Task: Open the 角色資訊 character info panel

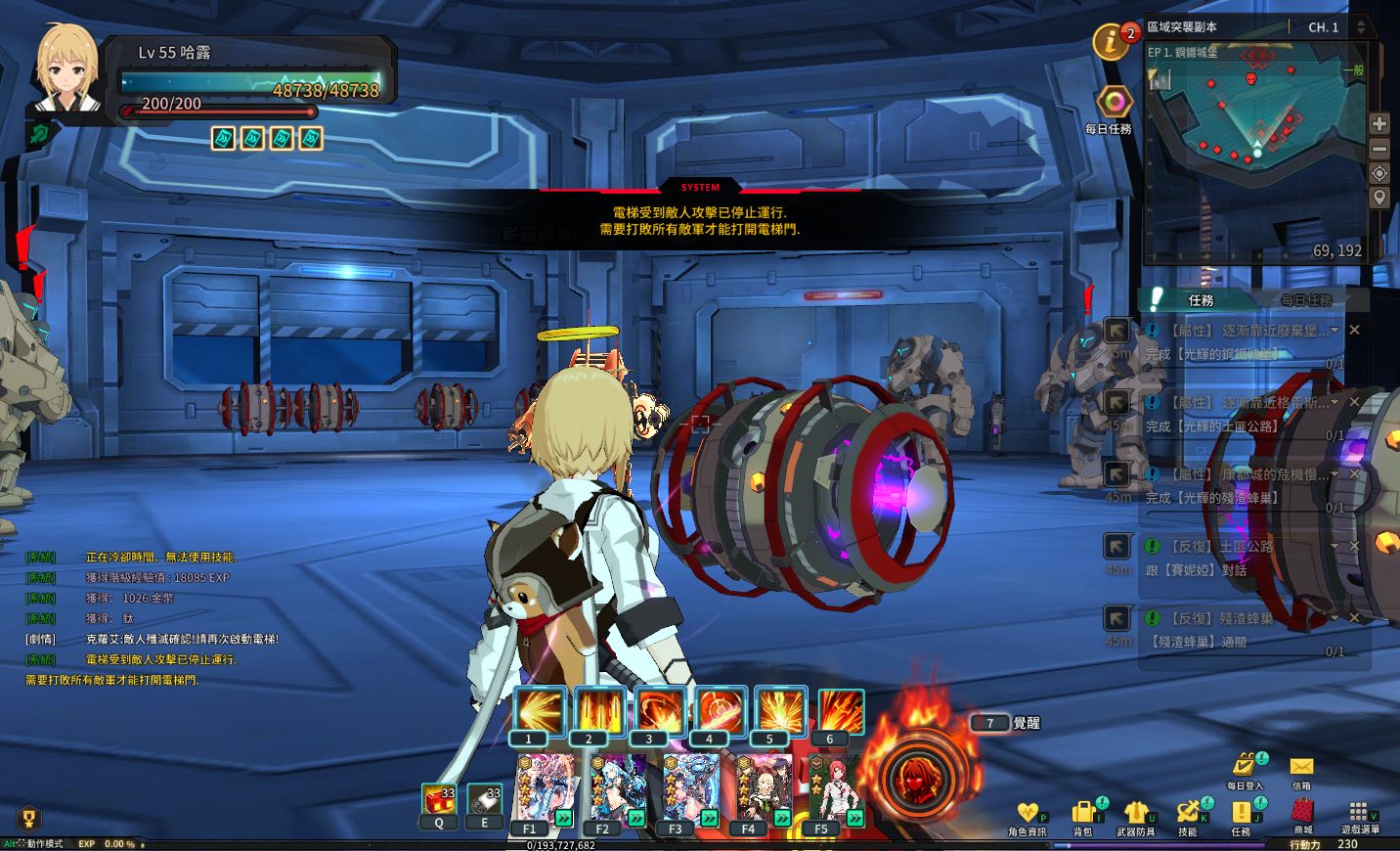Action: [1027, 814]
